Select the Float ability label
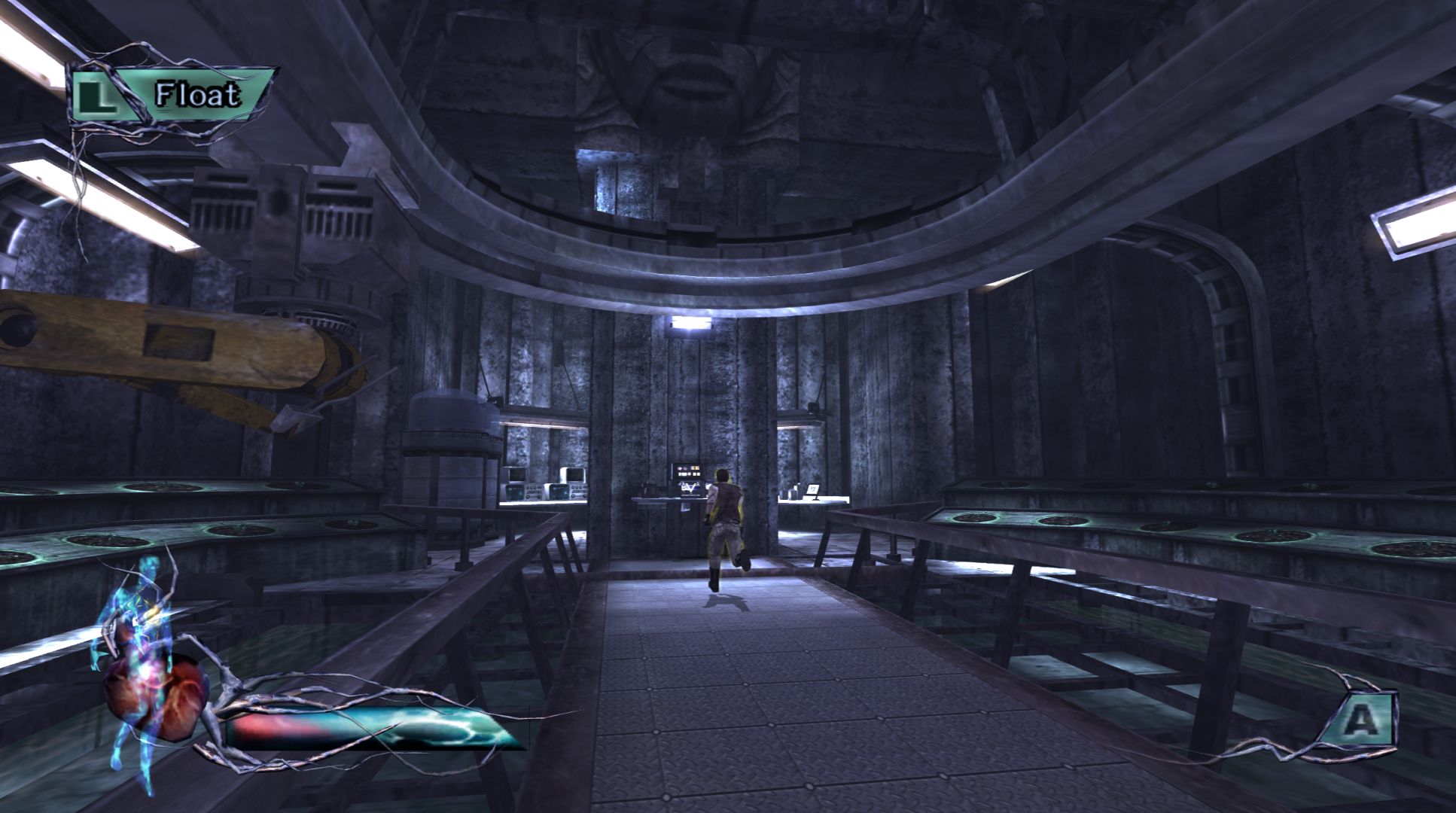This screenshot has width=1456, height=813. 197,95
